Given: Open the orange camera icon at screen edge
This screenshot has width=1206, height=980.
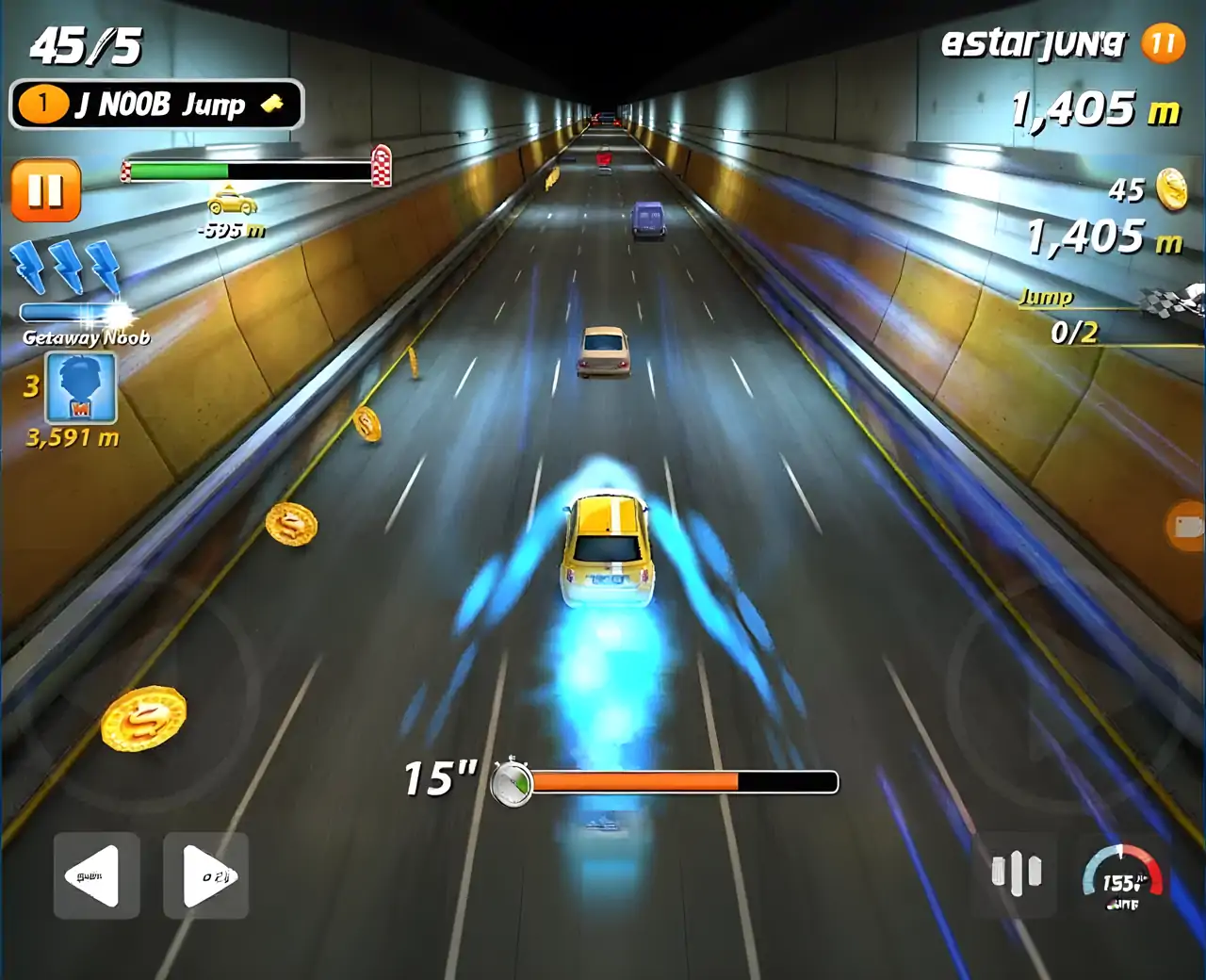Looking at the screenshot, I should click(x=1186, y=526).
